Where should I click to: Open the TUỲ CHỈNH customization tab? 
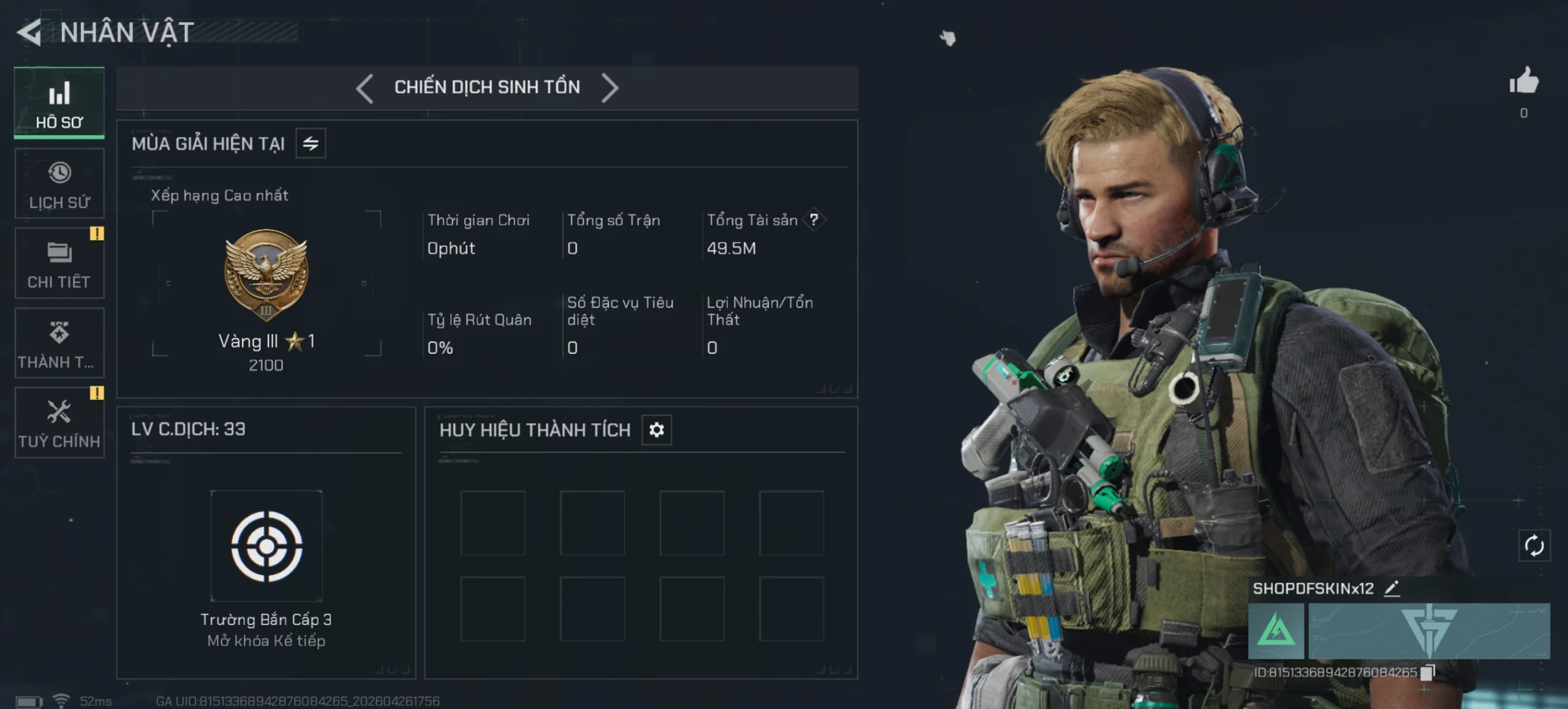click(x=59, y=422)
